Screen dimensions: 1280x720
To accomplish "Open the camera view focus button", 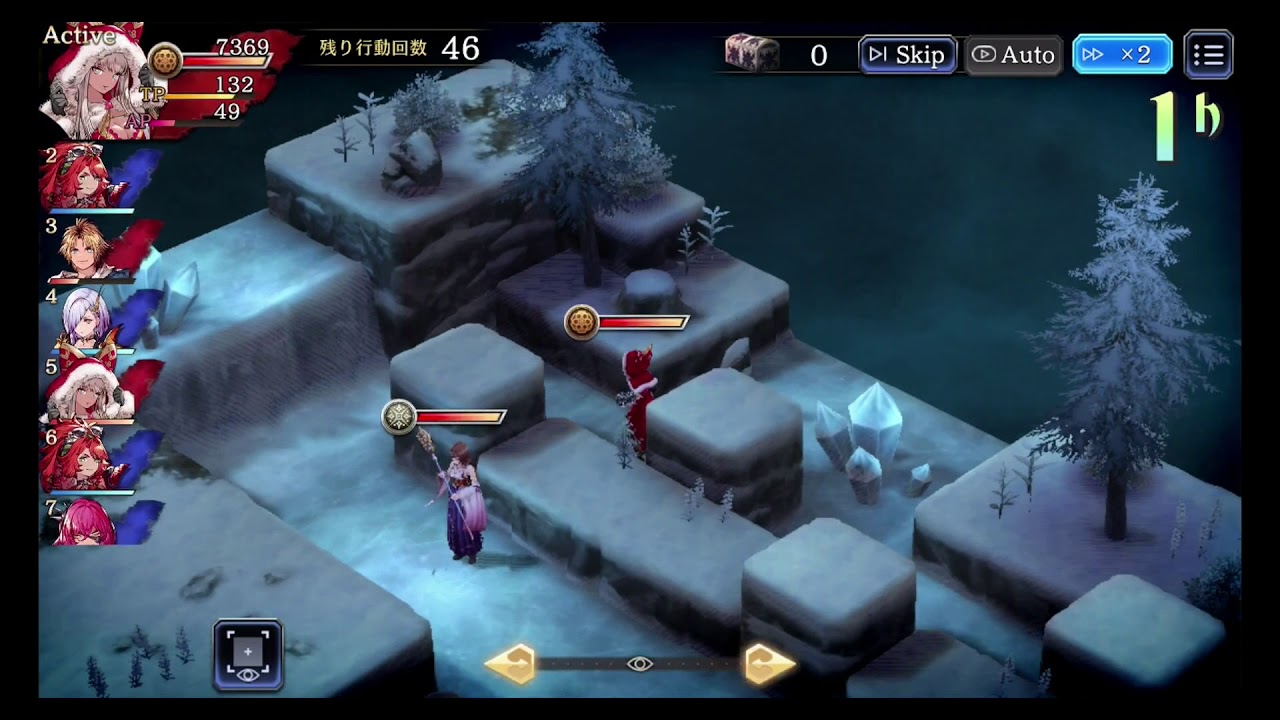I will point(248,655).
